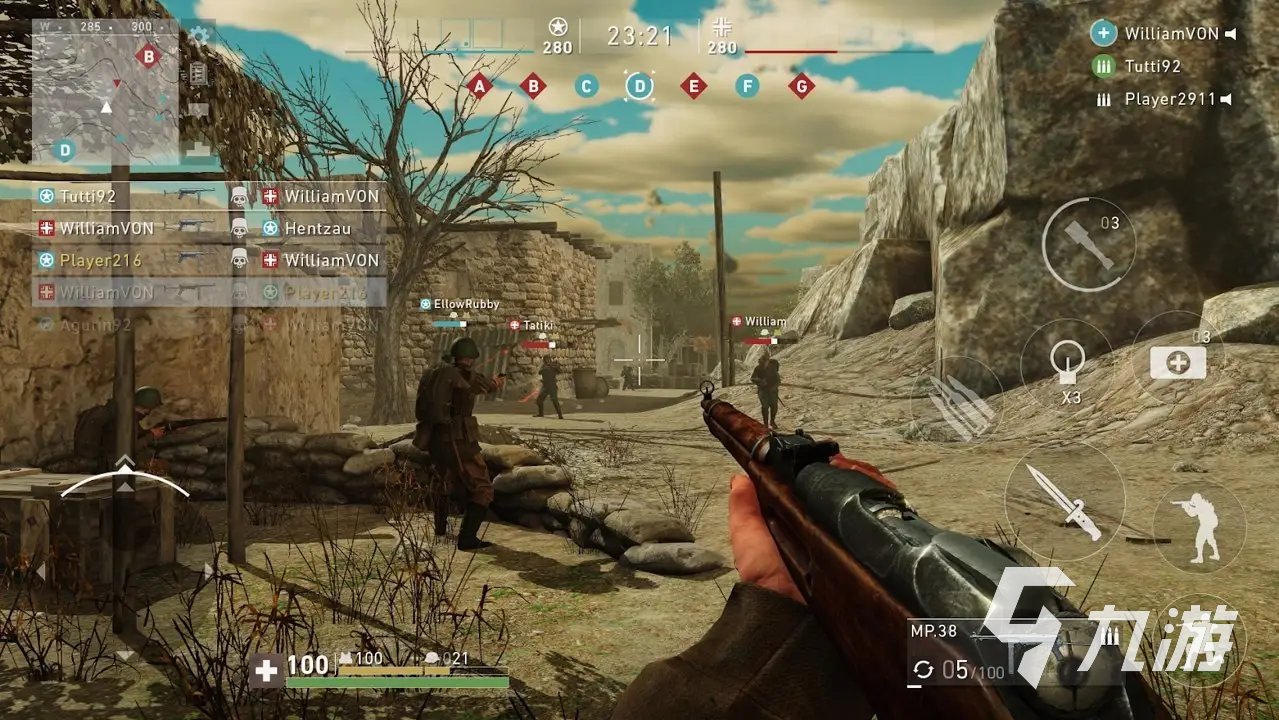This screenshot has height=720, width=1279.
Task: Tap the reload arrows icon
Action: tap(924, 670)
